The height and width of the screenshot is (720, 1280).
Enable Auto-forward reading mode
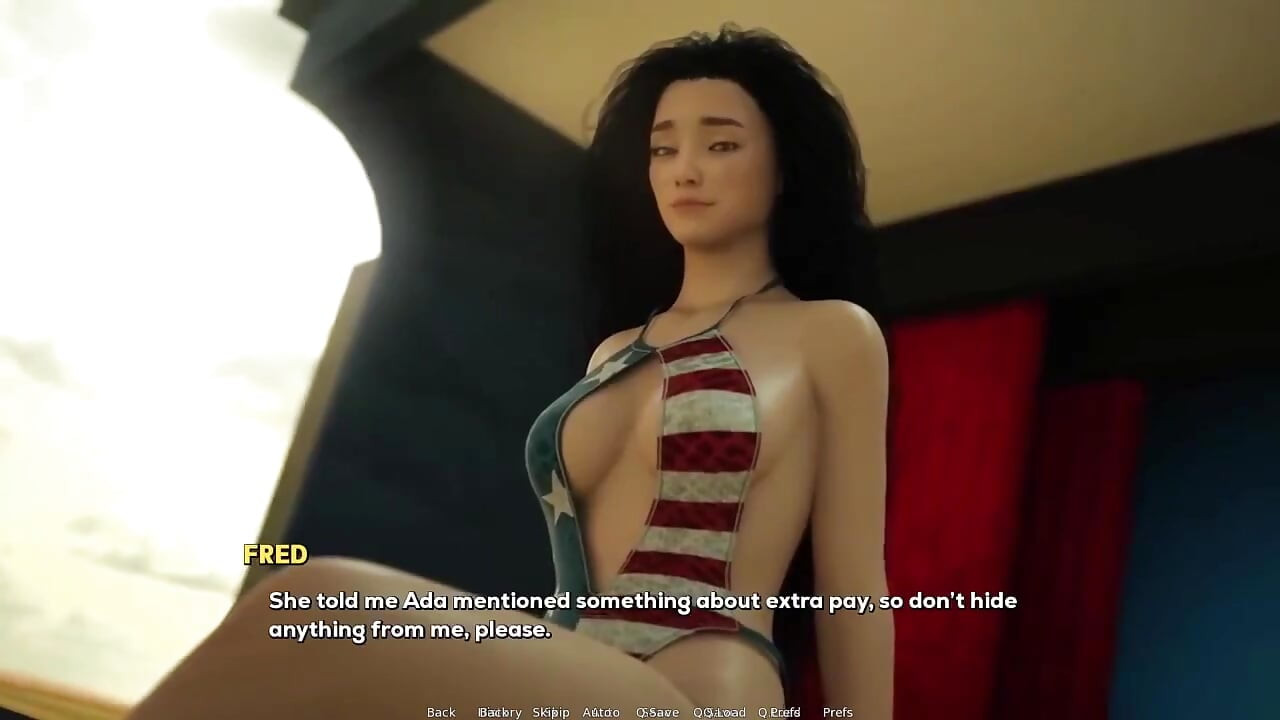click(599, 712)
